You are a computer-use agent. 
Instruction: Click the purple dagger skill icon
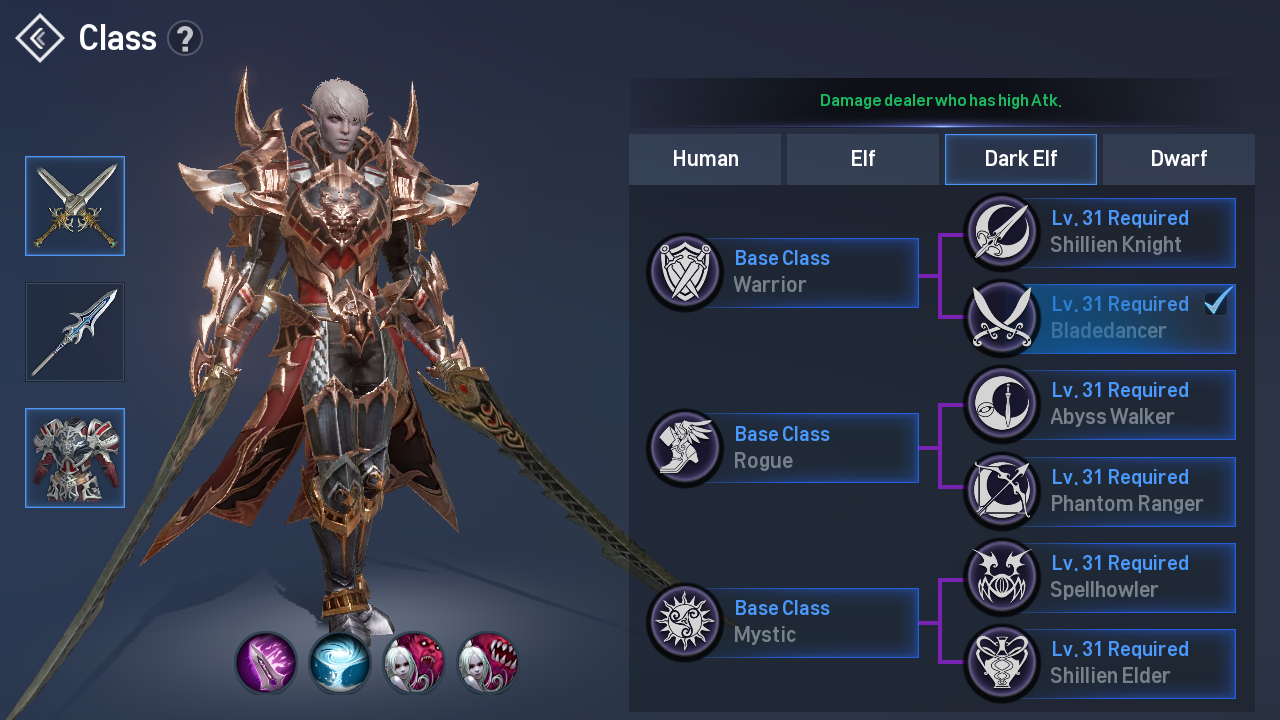(266, 661)
